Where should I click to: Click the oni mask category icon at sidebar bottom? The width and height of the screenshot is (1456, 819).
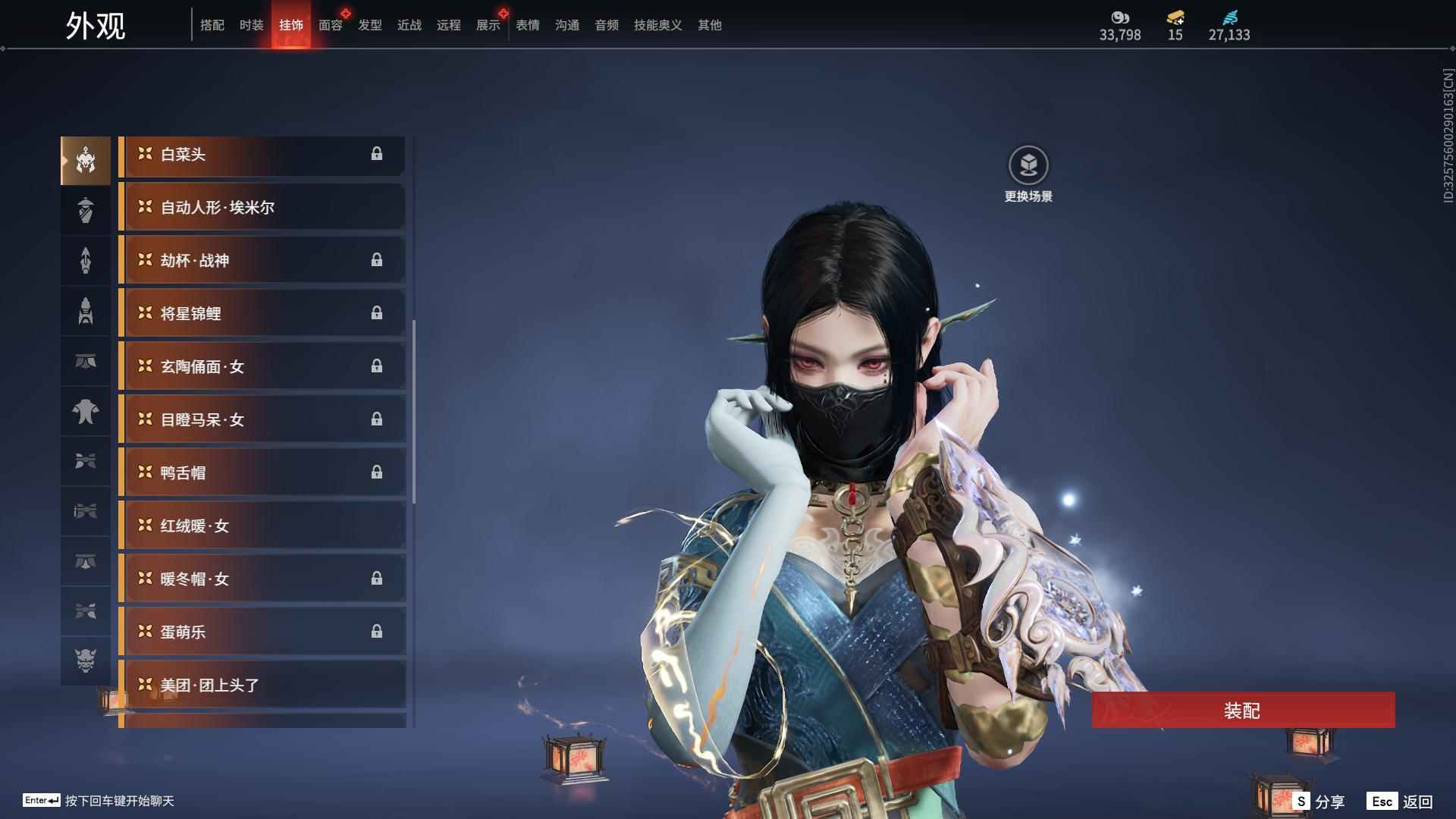pyautogui.click(x=86, y=661)
